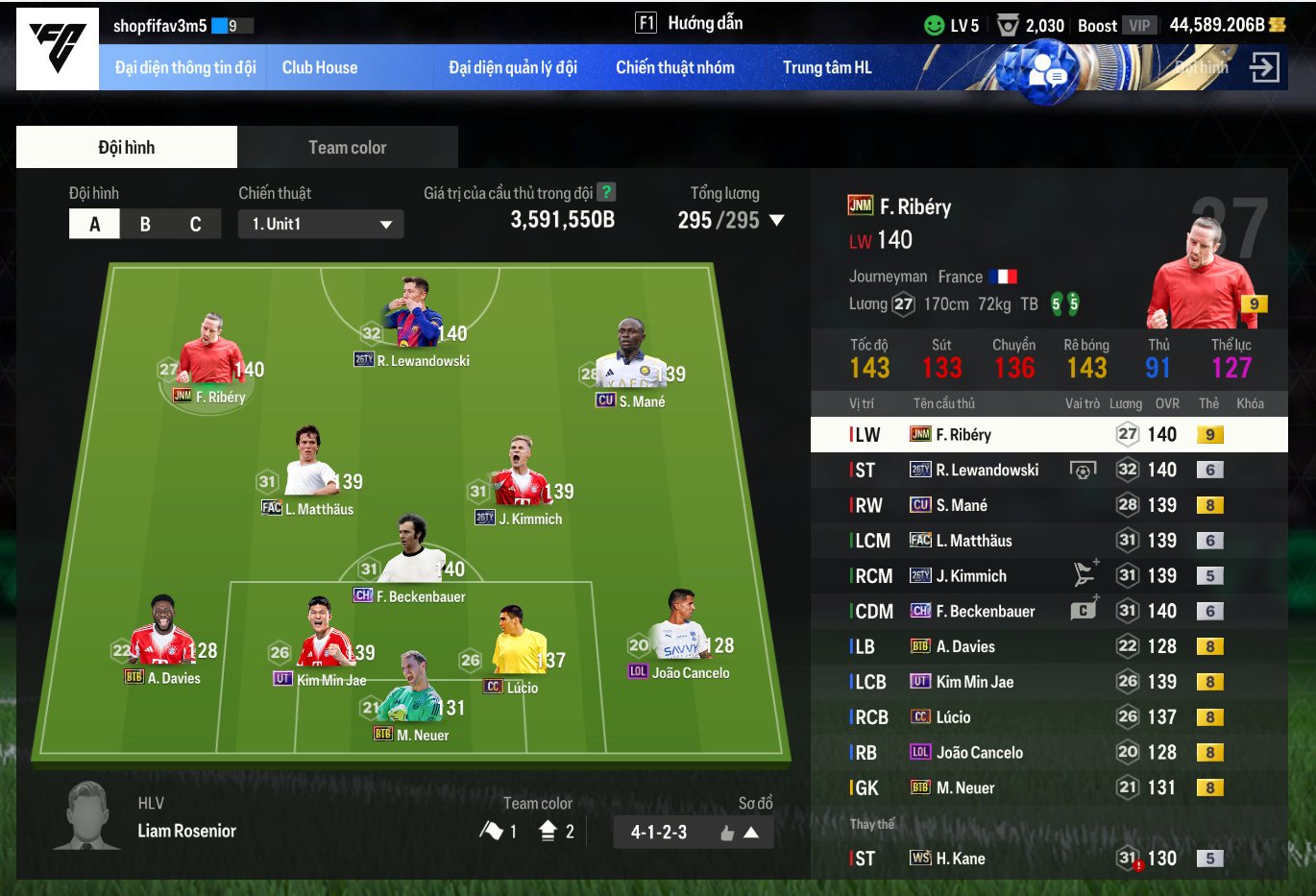Pick substitute H. Kane row
Screen dimensions: 1316x896
pyautogui.click(x=1049, y=859)
